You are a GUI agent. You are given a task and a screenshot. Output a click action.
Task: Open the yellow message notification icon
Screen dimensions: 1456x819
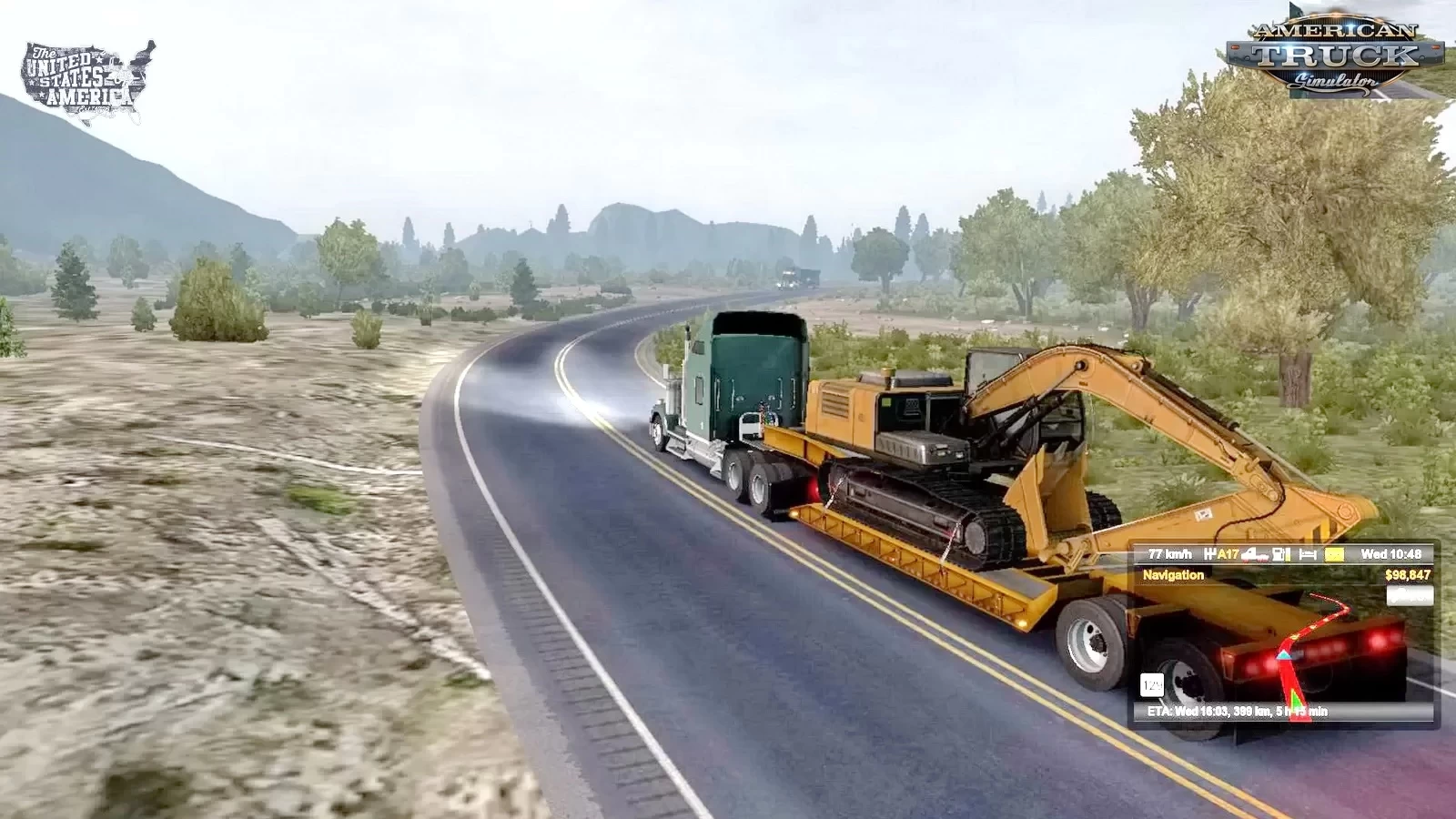[1334, 554]
